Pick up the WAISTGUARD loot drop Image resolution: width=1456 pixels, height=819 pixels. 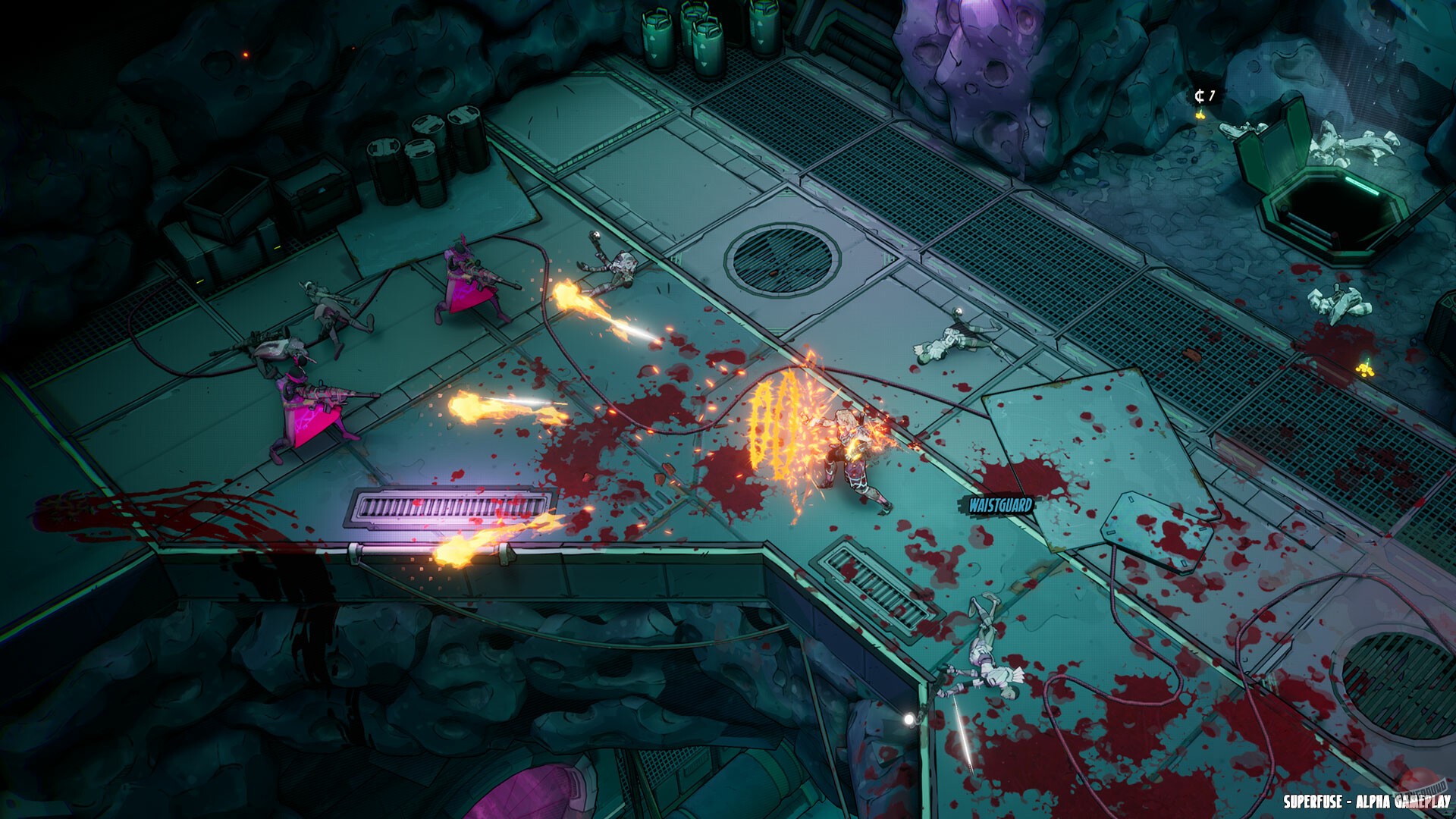click(1001, 502)
